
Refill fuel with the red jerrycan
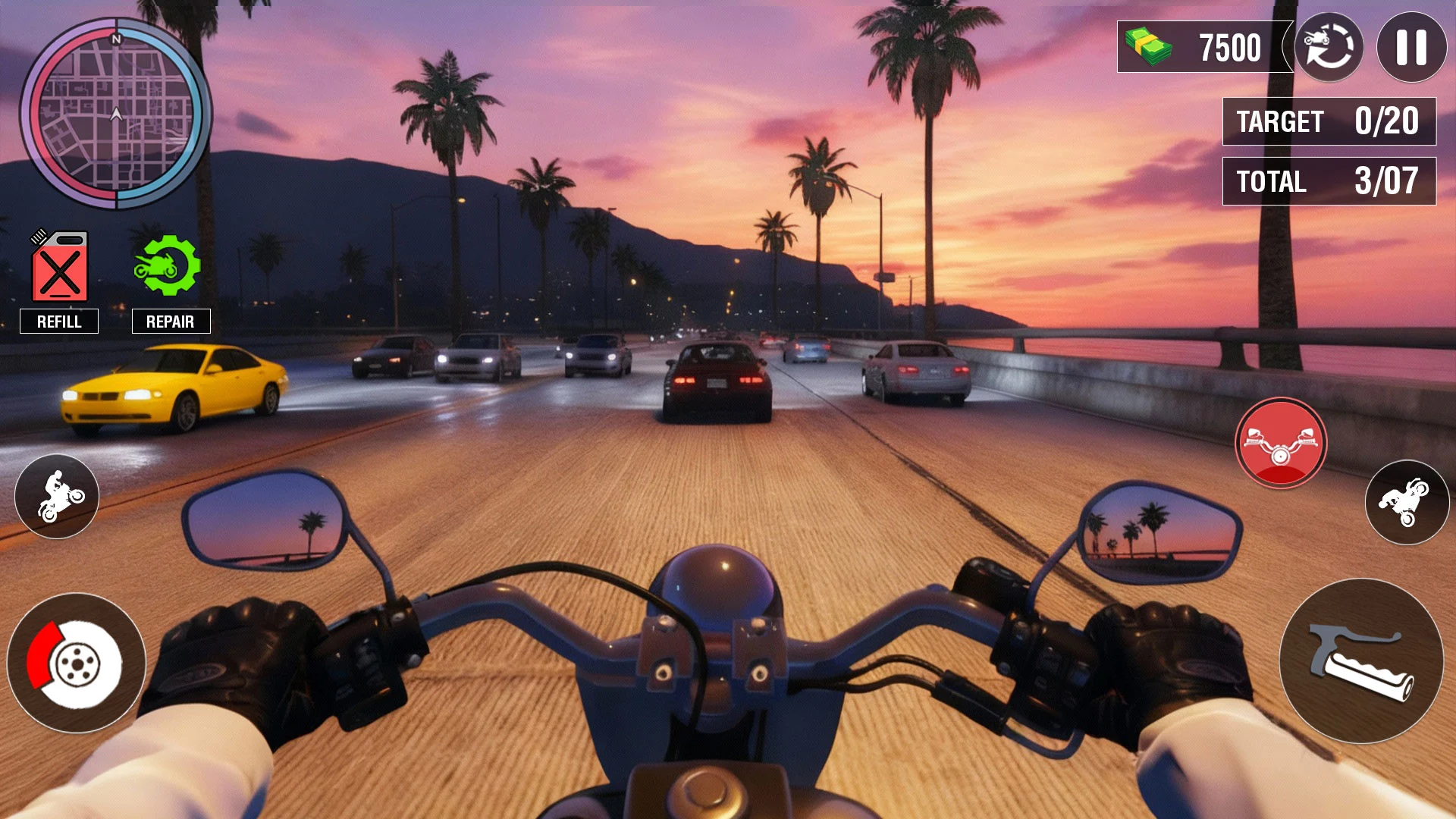tap(59, 267)
